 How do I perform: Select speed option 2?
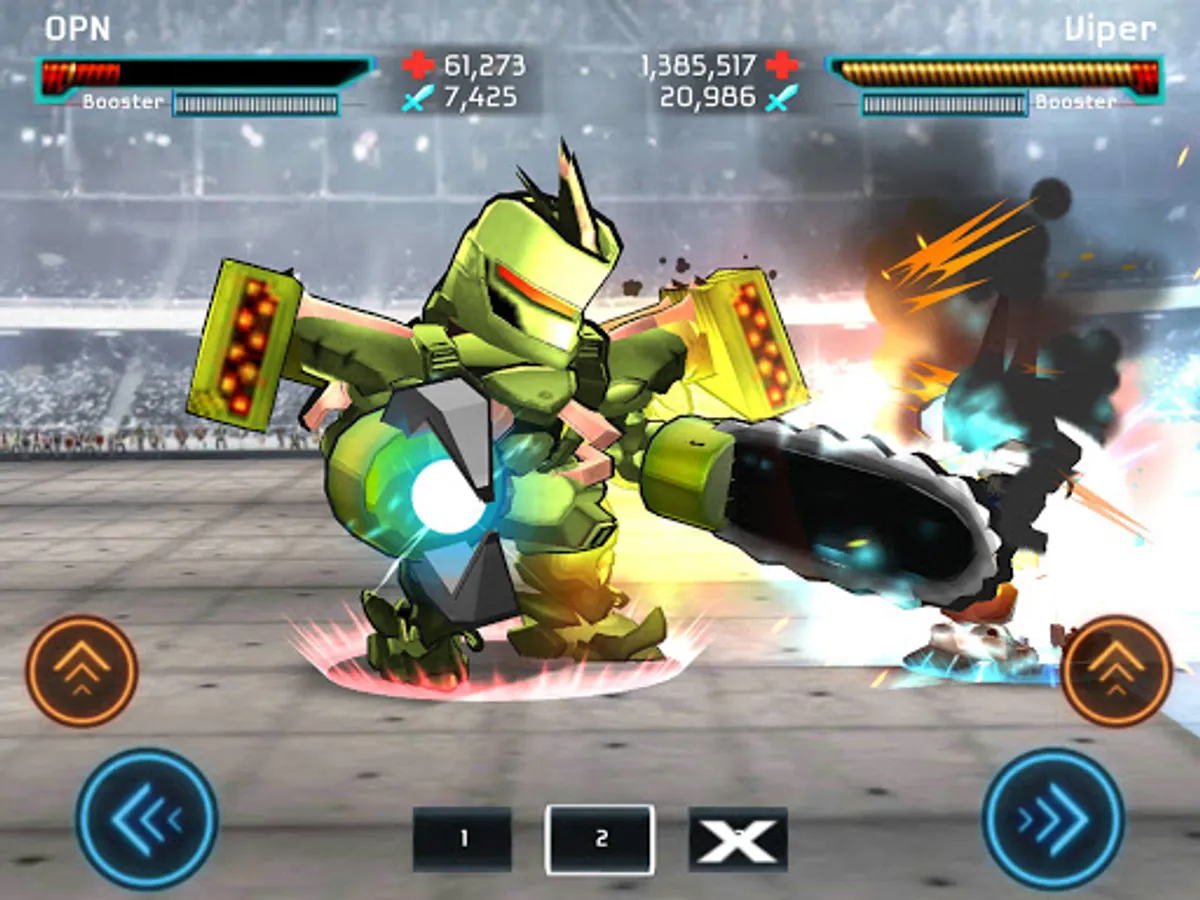[x=600, y=839]
